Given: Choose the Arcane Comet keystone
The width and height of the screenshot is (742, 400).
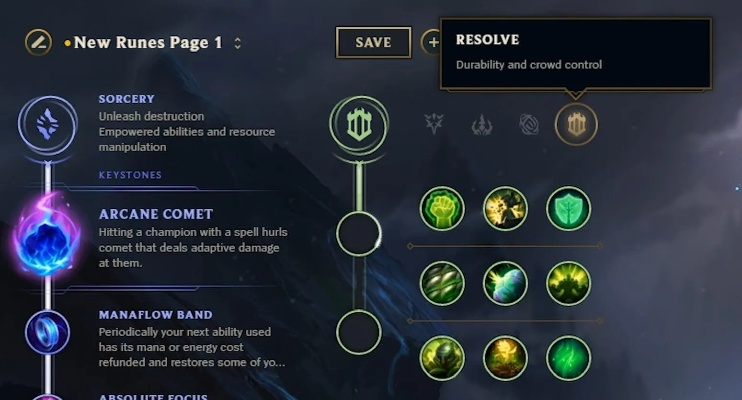Looking at the screenshot, I should [47, 237].
